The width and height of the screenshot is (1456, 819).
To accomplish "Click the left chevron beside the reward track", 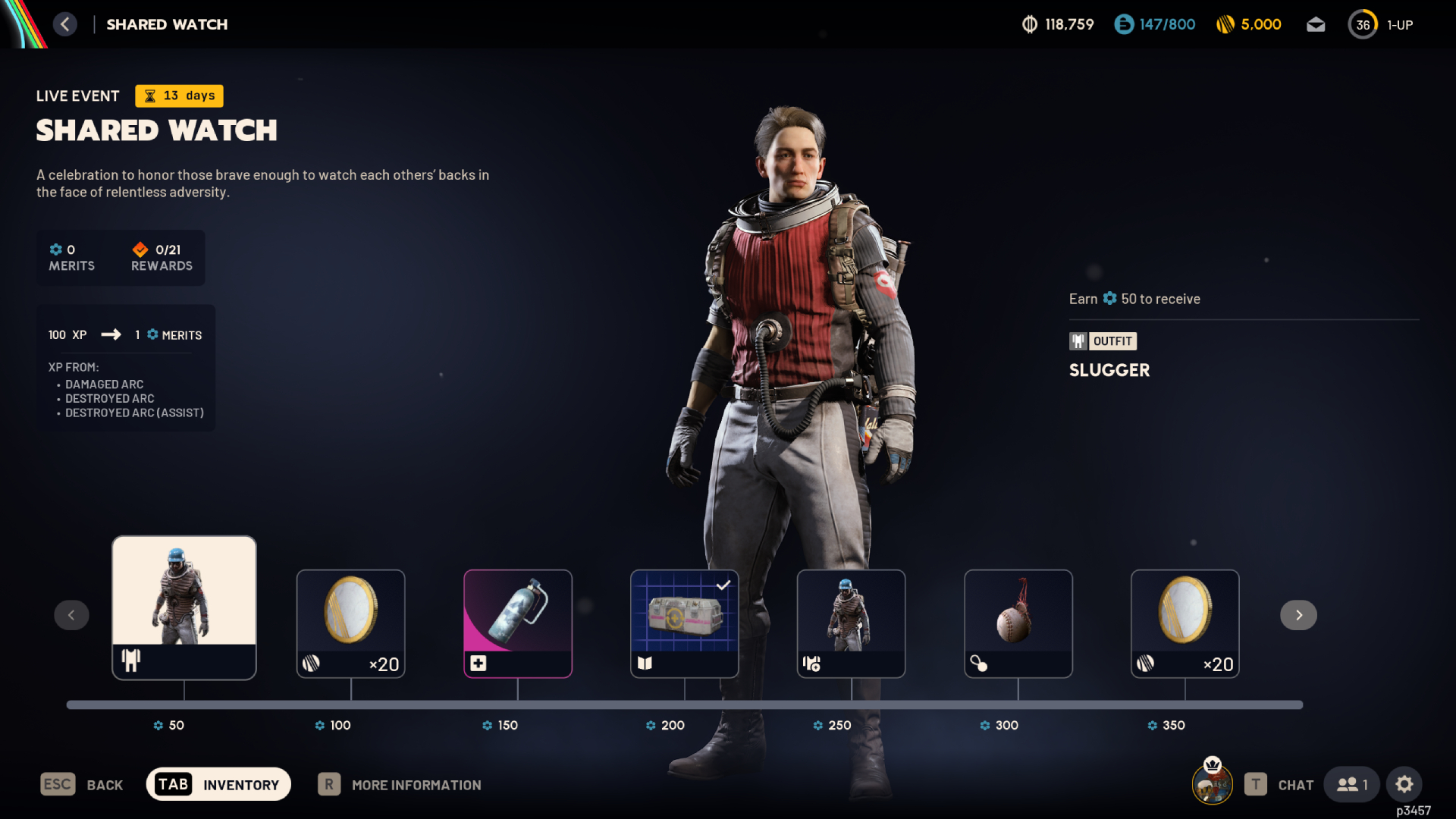I will click(x=71, y=615).
